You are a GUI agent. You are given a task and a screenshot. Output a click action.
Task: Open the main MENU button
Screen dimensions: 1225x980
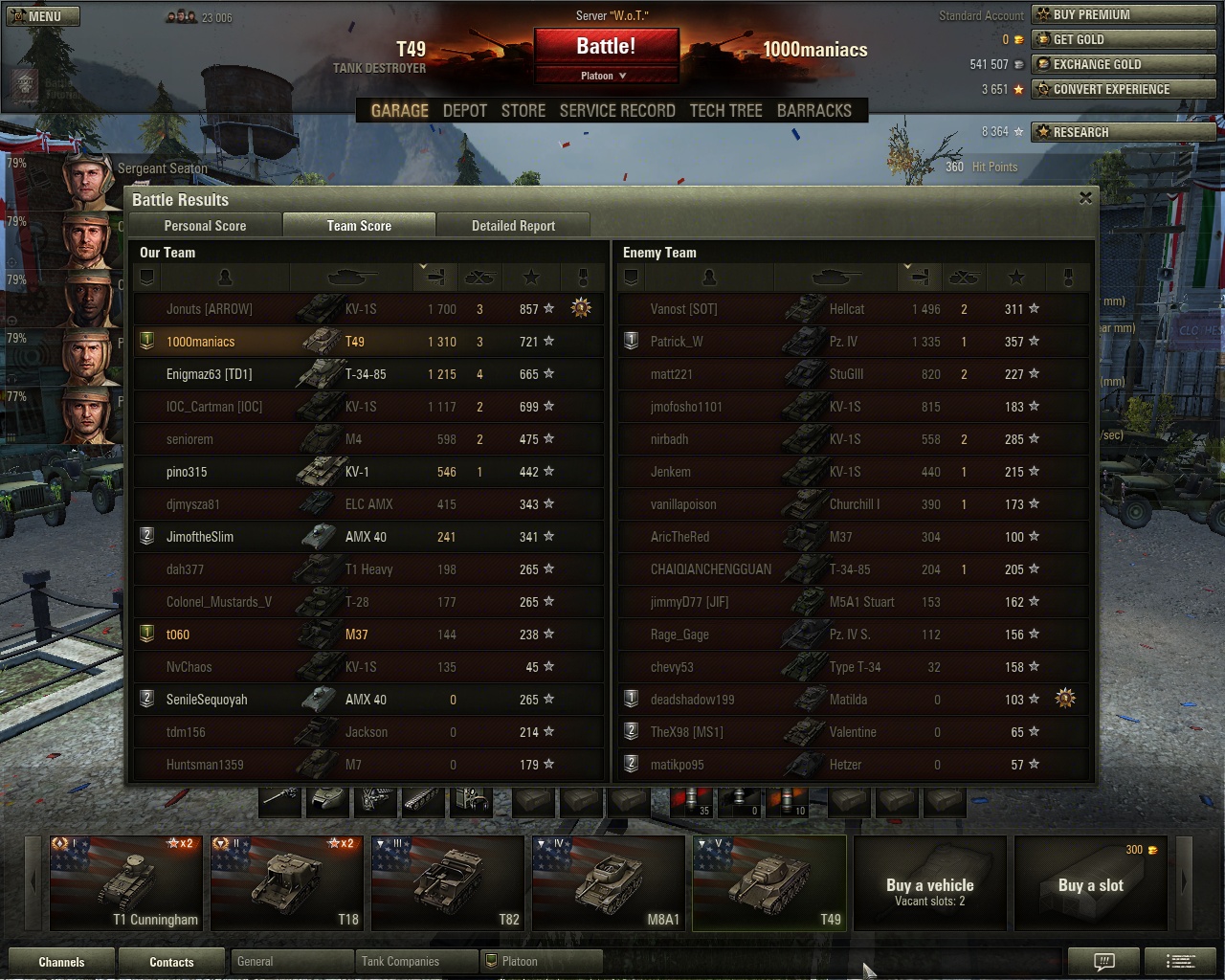[x=42, y=16]
